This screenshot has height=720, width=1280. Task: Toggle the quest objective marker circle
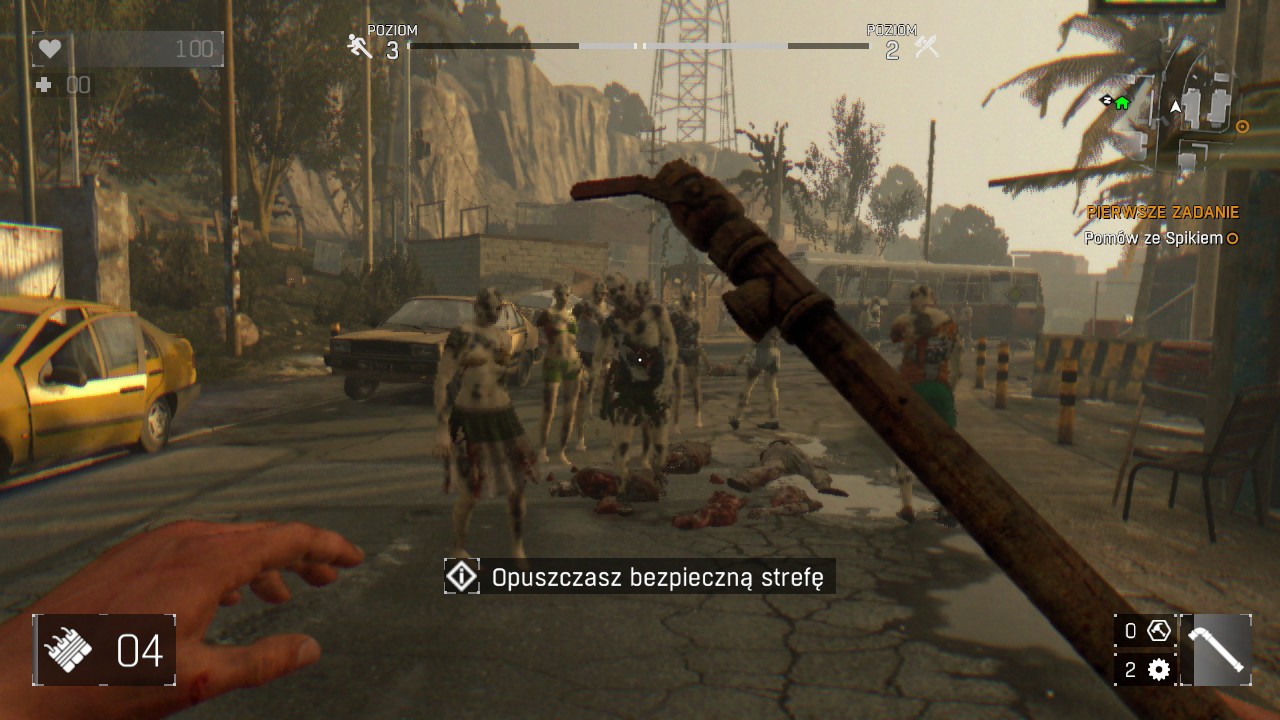click(1232, 239)
